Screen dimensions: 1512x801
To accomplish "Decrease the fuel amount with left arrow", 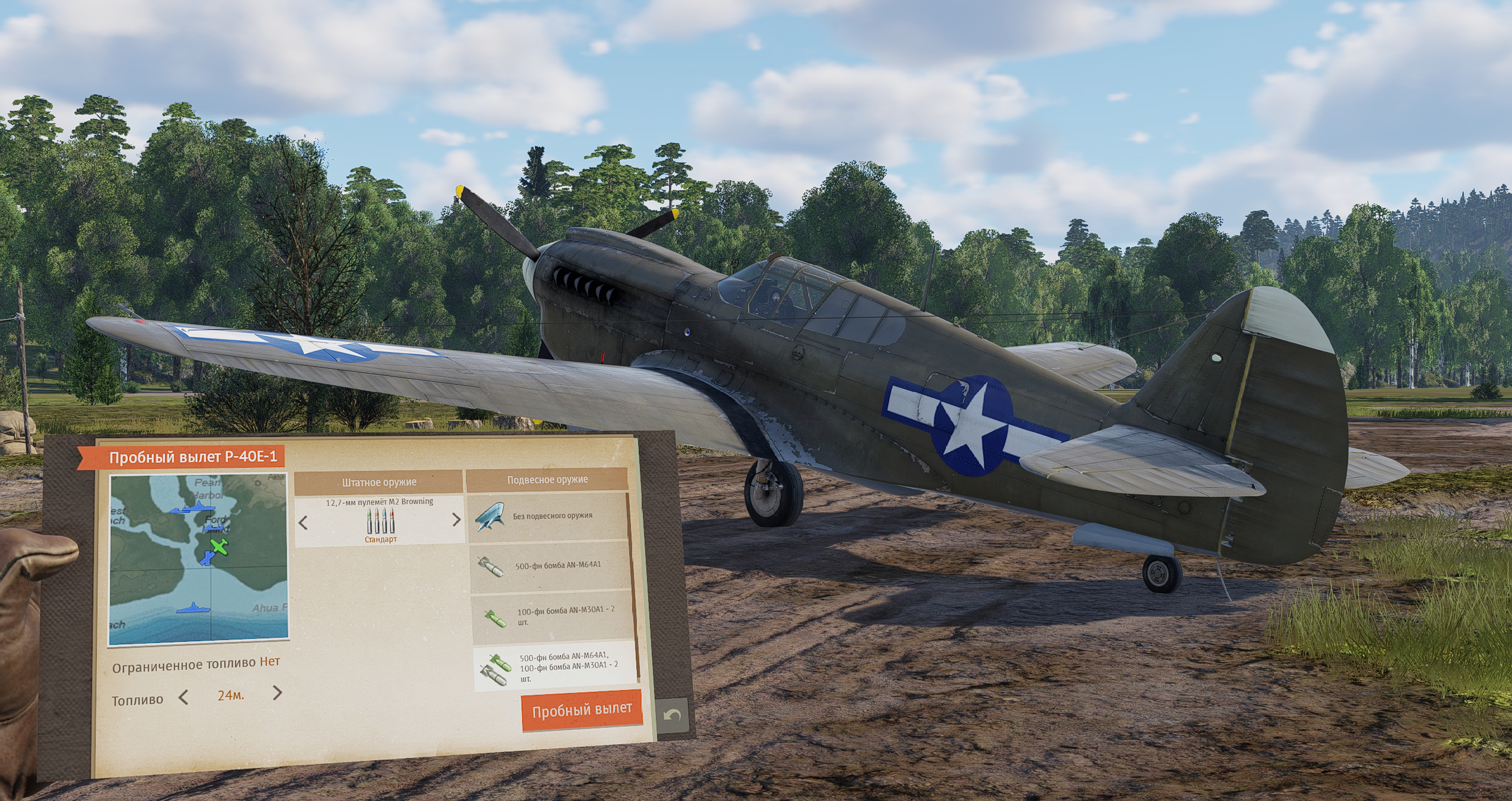I will point(184,697).
